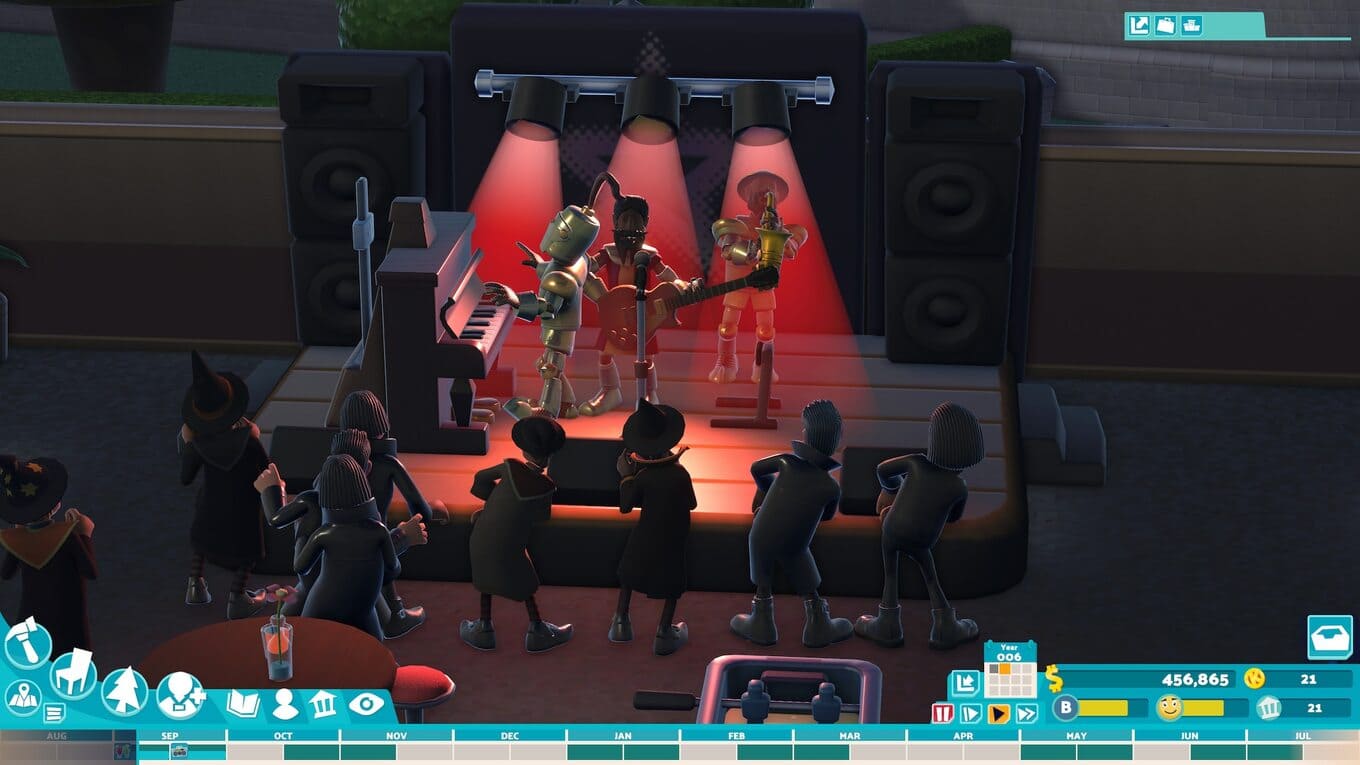Open the chair furniture items menu
1360x765 pixels.
click(x=73, y=673)
